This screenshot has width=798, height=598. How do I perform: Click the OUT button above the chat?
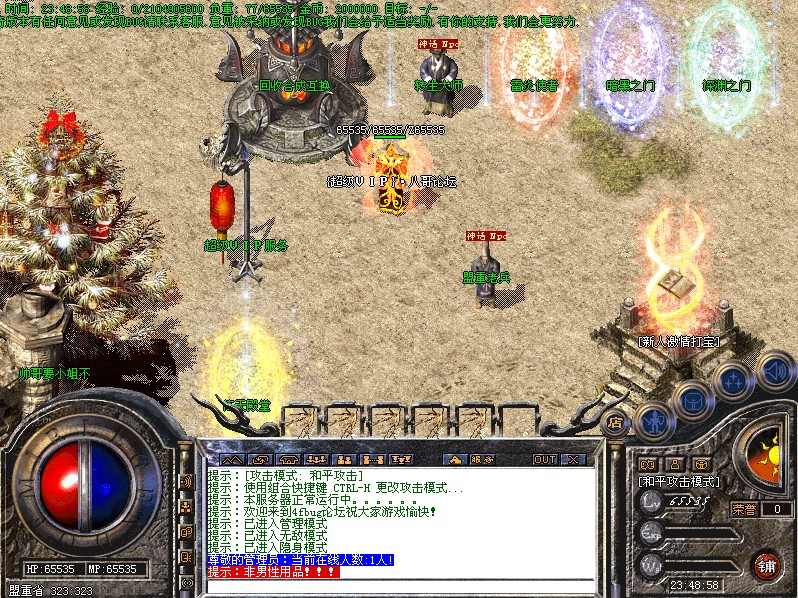tap(544, 460)
